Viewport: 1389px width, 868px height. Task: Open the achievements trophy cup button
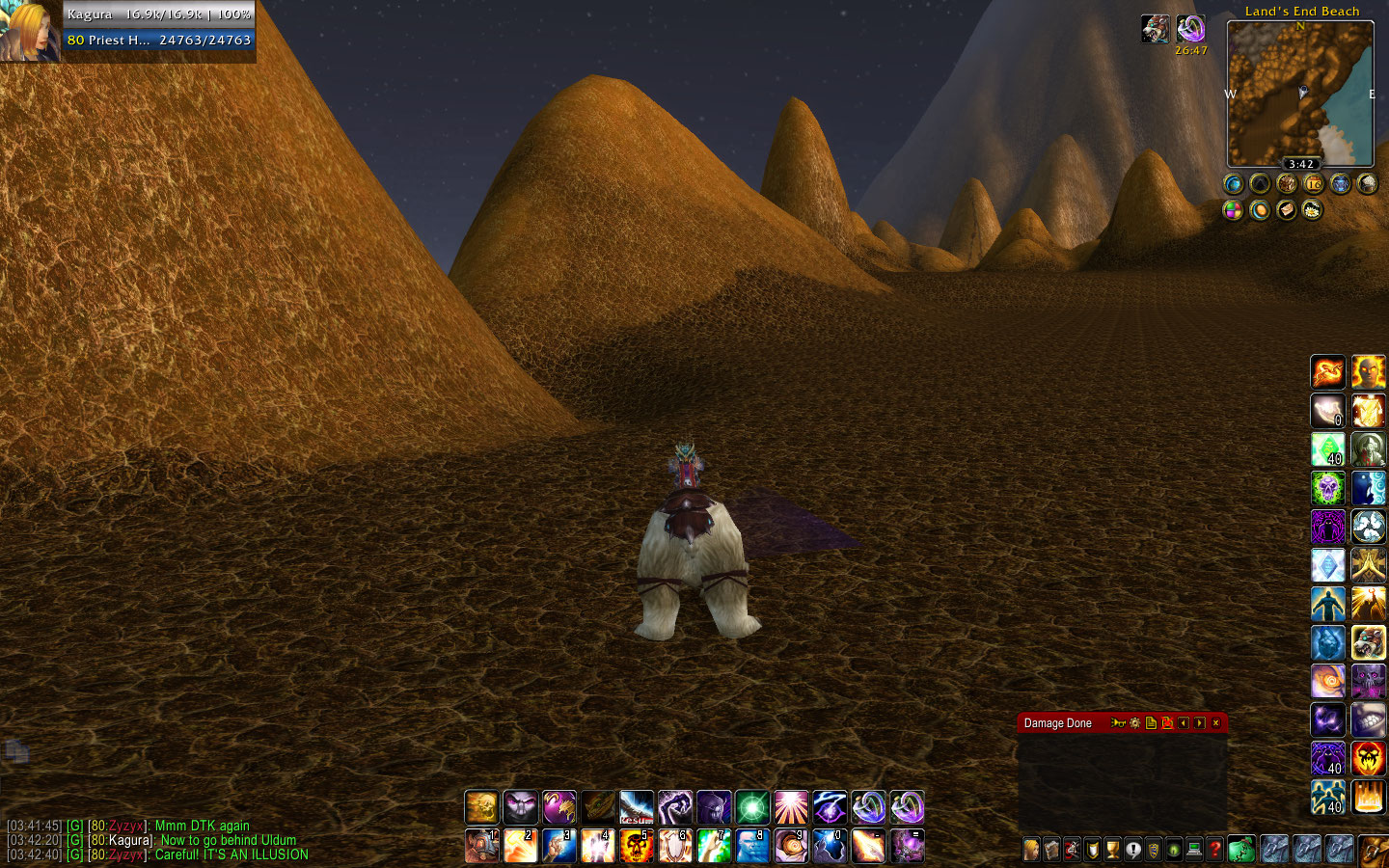pyautogui.click(x=1113, y=850)
